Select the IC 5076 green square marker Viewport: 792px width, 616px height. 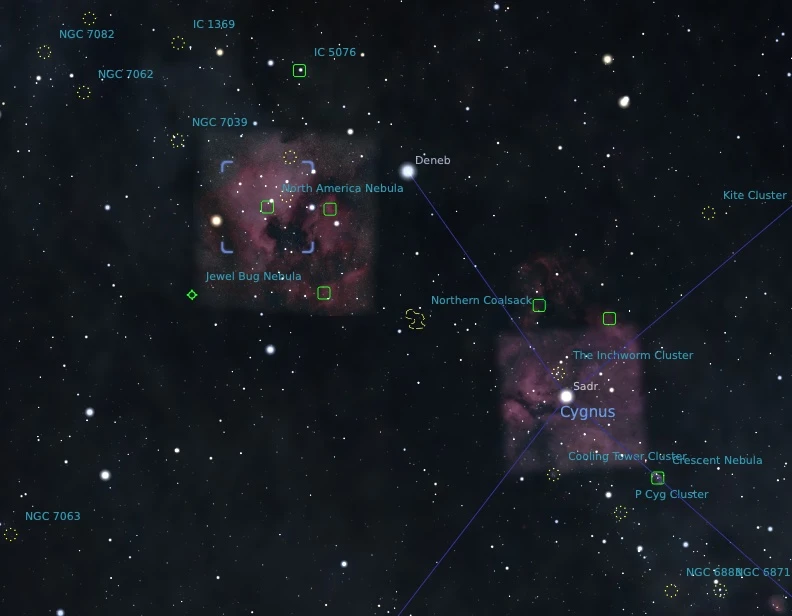pyautogui.click(x=299, y=70)
